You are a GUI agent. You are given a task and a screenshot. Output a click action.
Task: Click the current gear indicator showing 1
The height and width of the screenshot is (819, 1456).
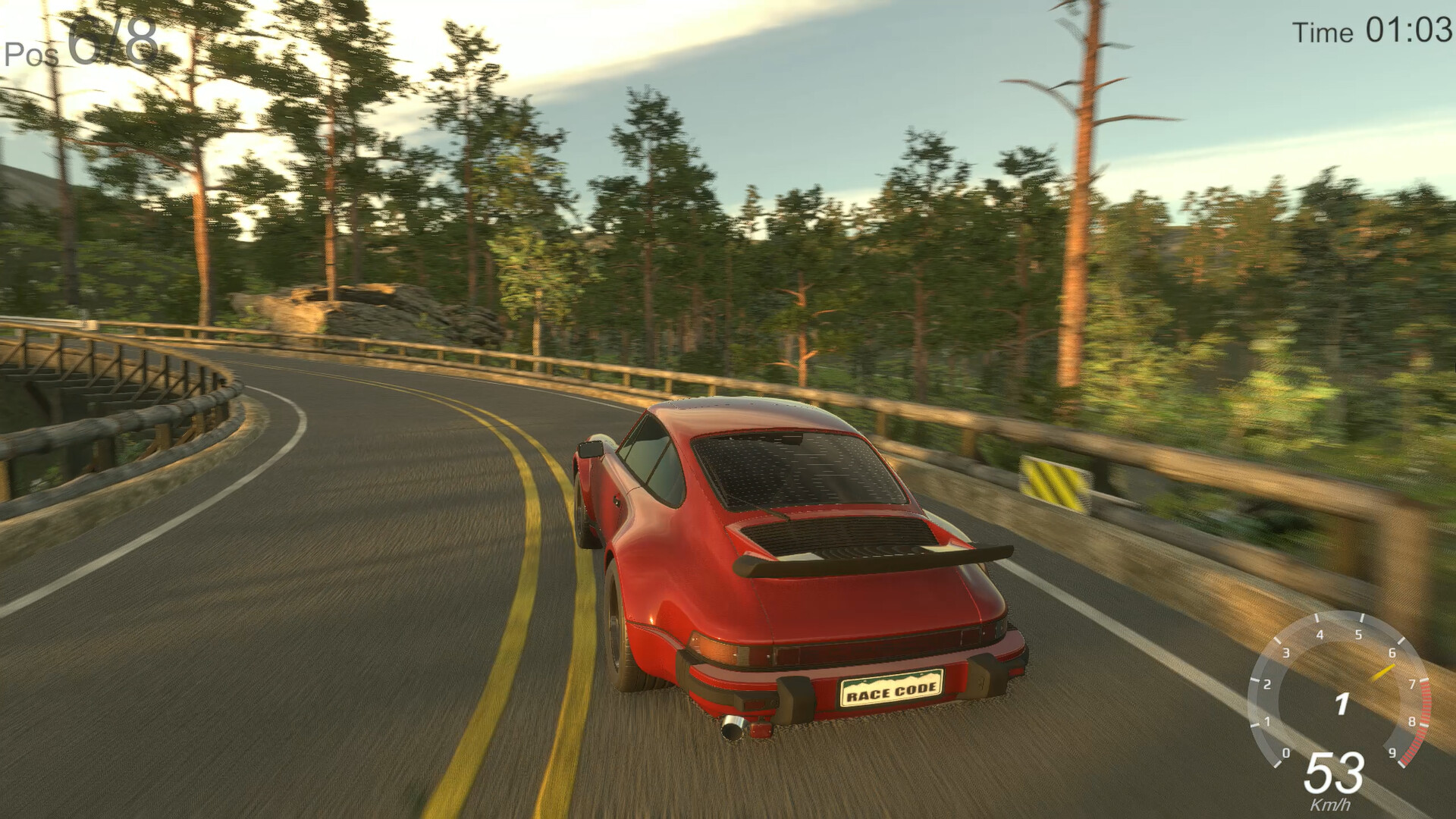point(1341,703)
